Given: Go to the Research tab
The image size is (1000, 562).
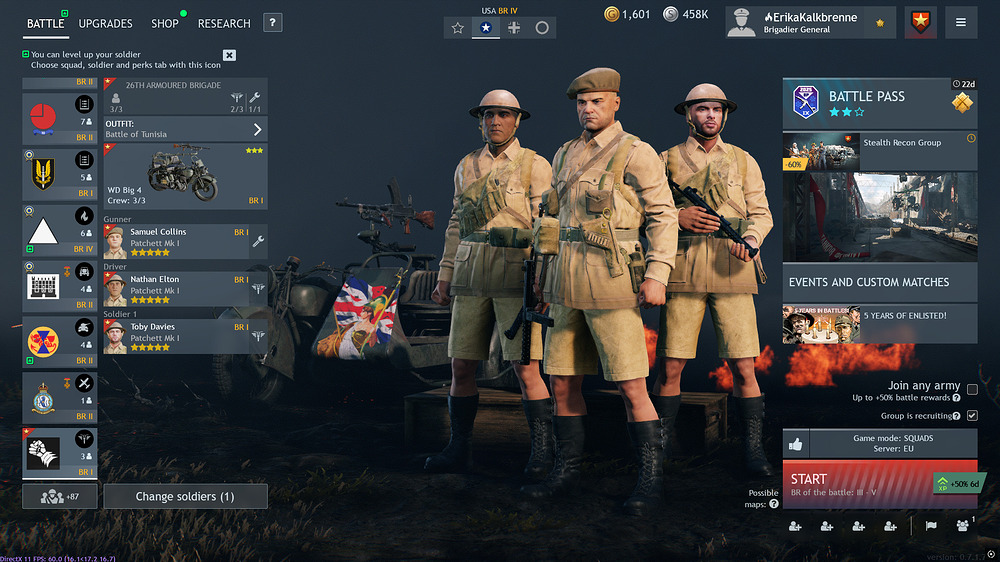Looking at the screenshot, I should point(224,23).
